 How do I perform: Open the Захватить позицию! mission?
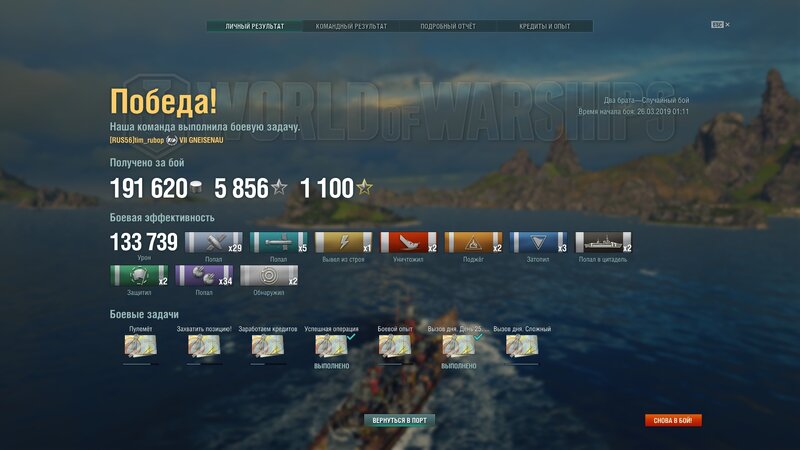(204, 346)
